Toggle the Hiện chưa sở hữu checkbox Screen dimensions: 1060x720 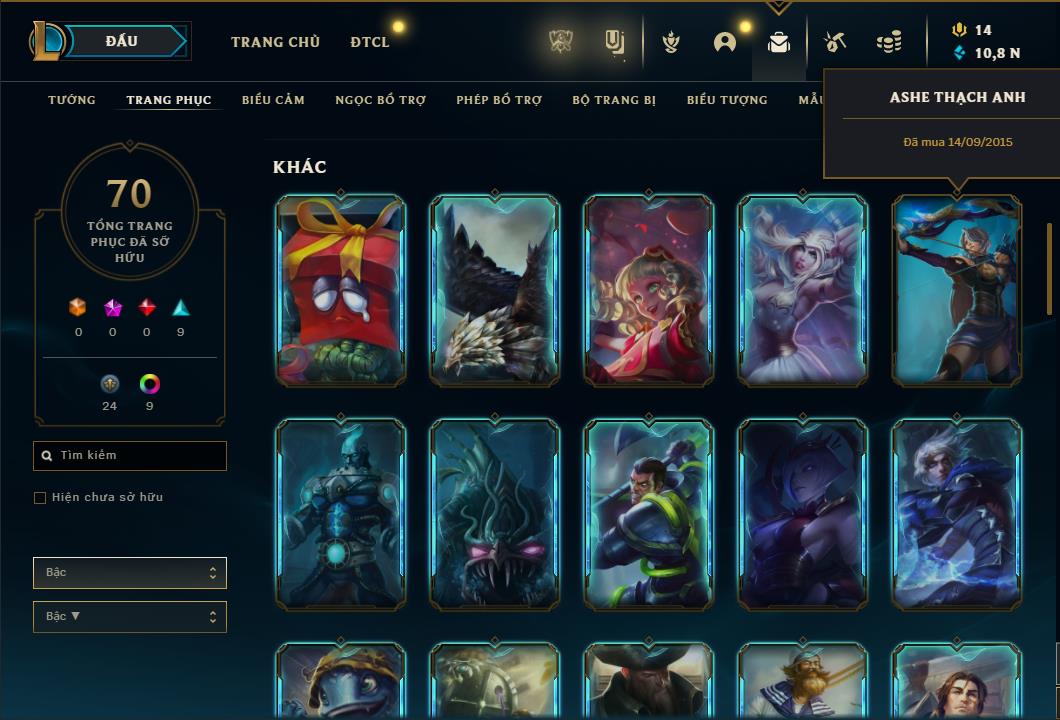pos(40,498)
